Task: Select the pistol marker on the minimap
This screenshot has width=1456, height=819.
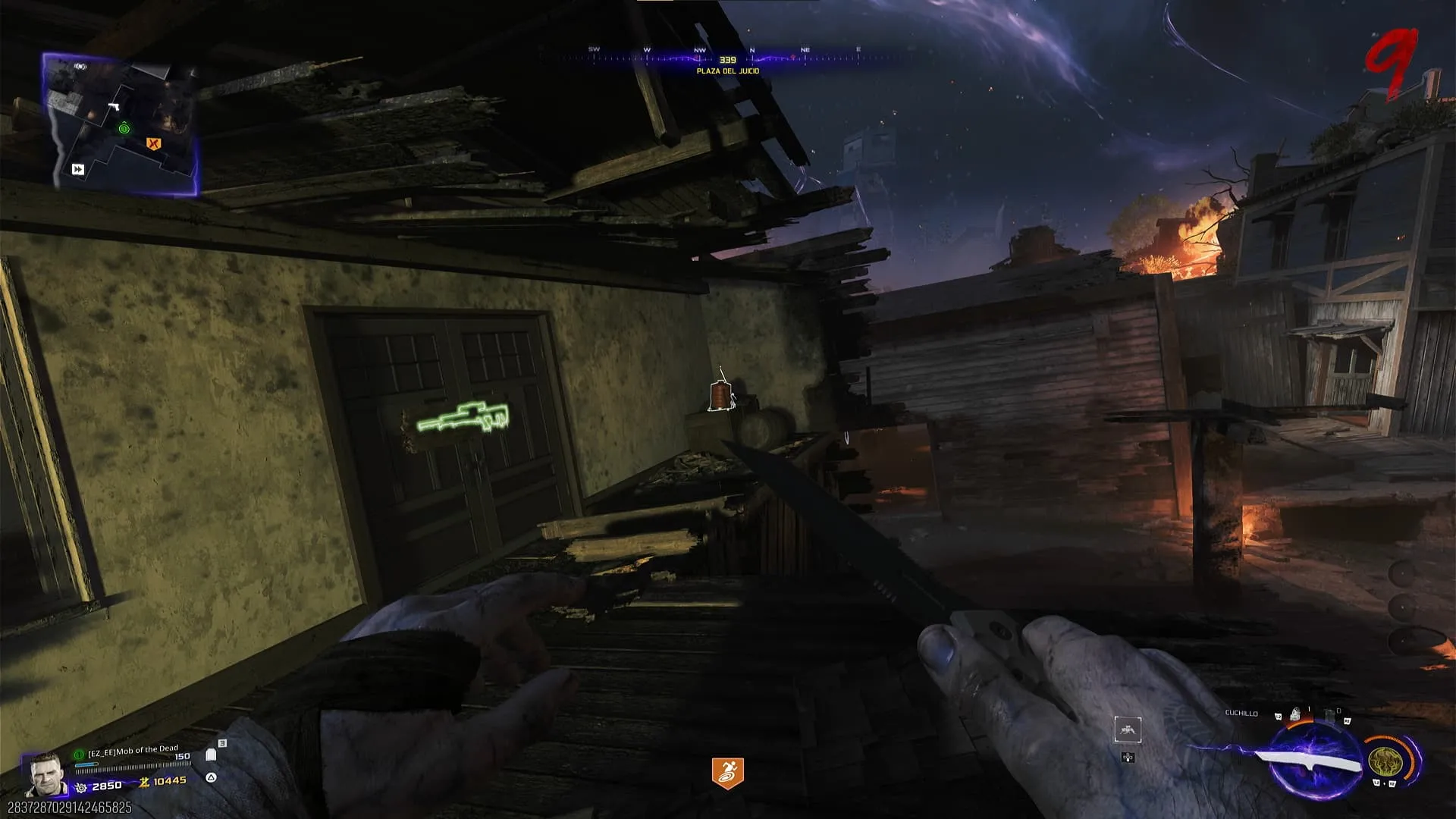Action: coord(115,107)
